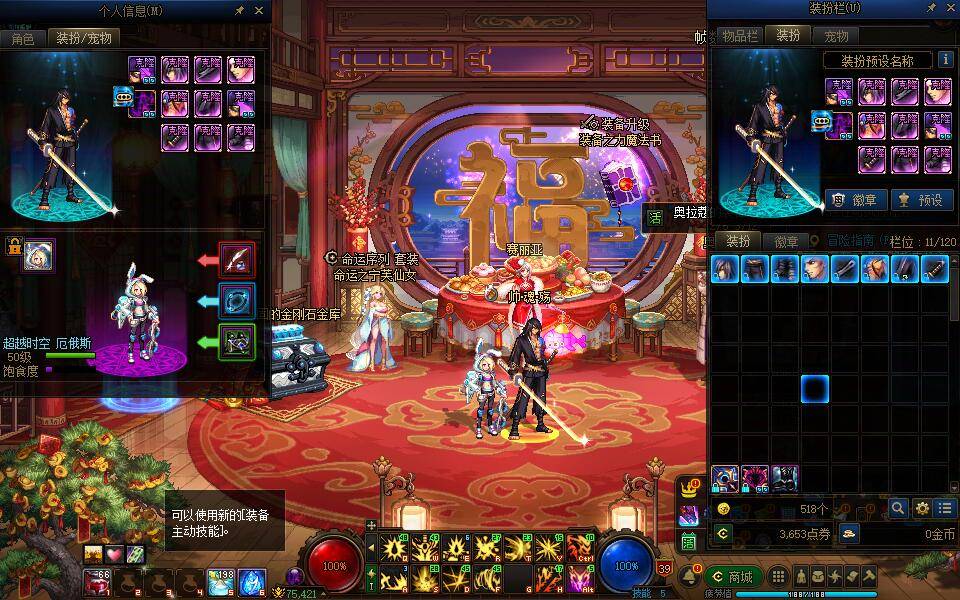The image size is (960, 600).
Task: Open the 物品栏 items tab
Action: (741, 35)
